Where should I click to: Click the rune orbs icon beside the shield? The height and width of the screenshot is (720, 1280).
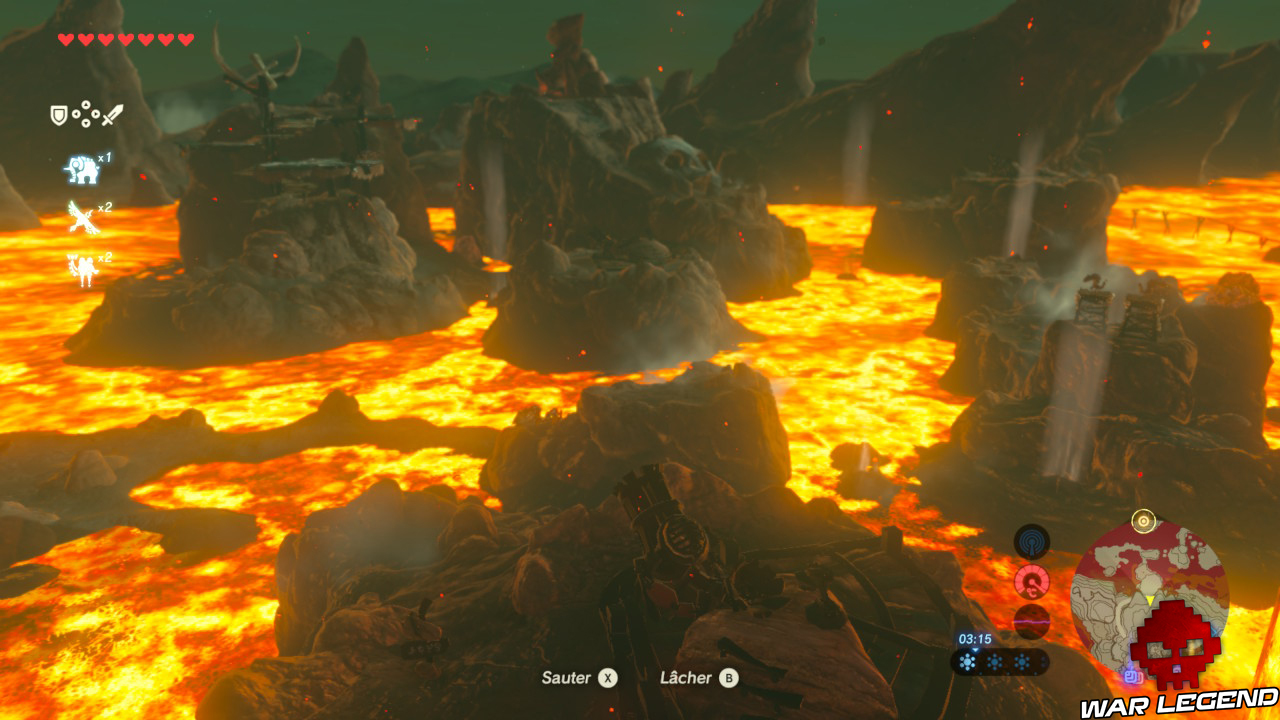click(x=85, y=113)
